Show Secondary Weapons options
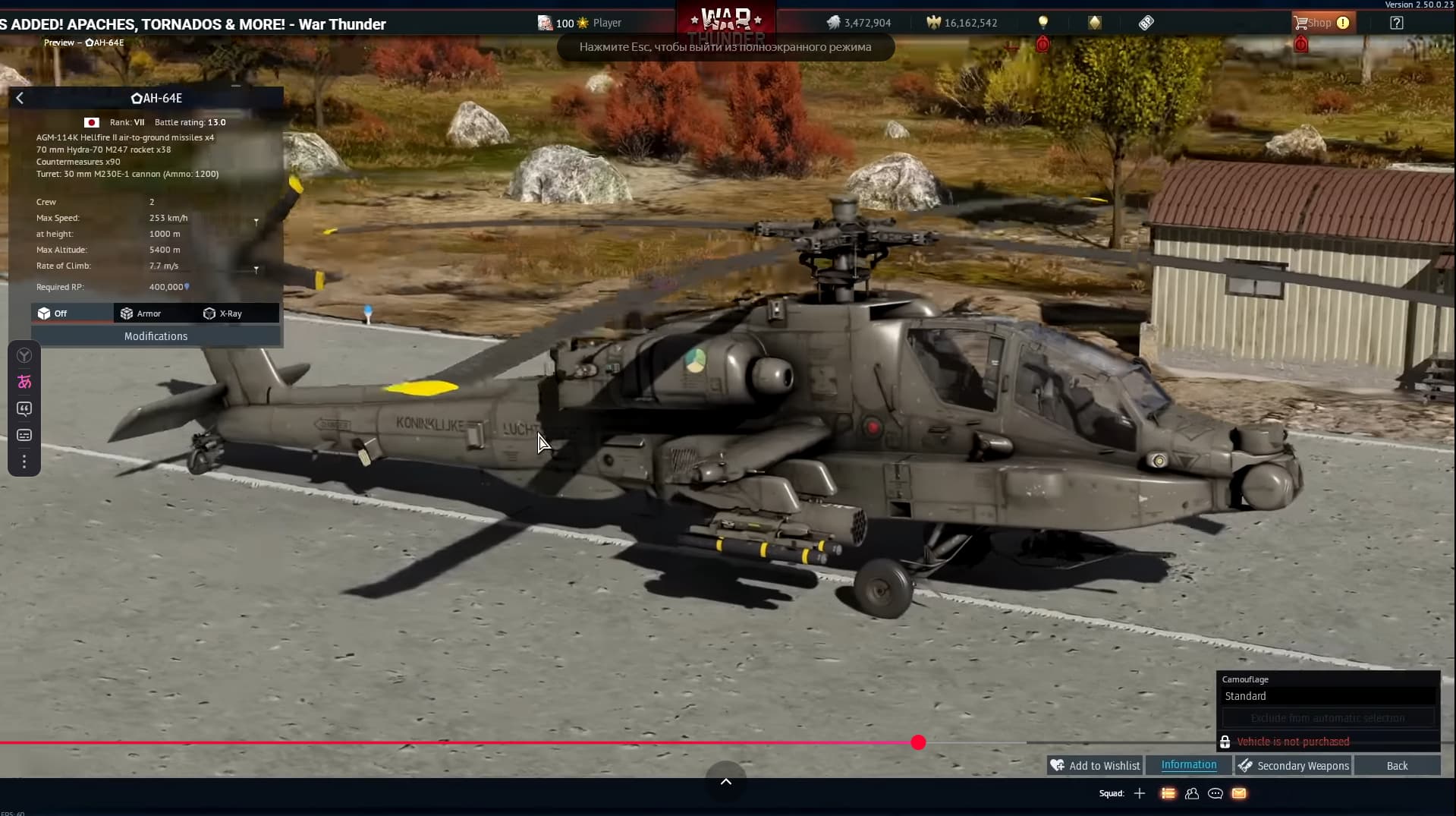1456x816 pixels. (x=1294, y=765)
